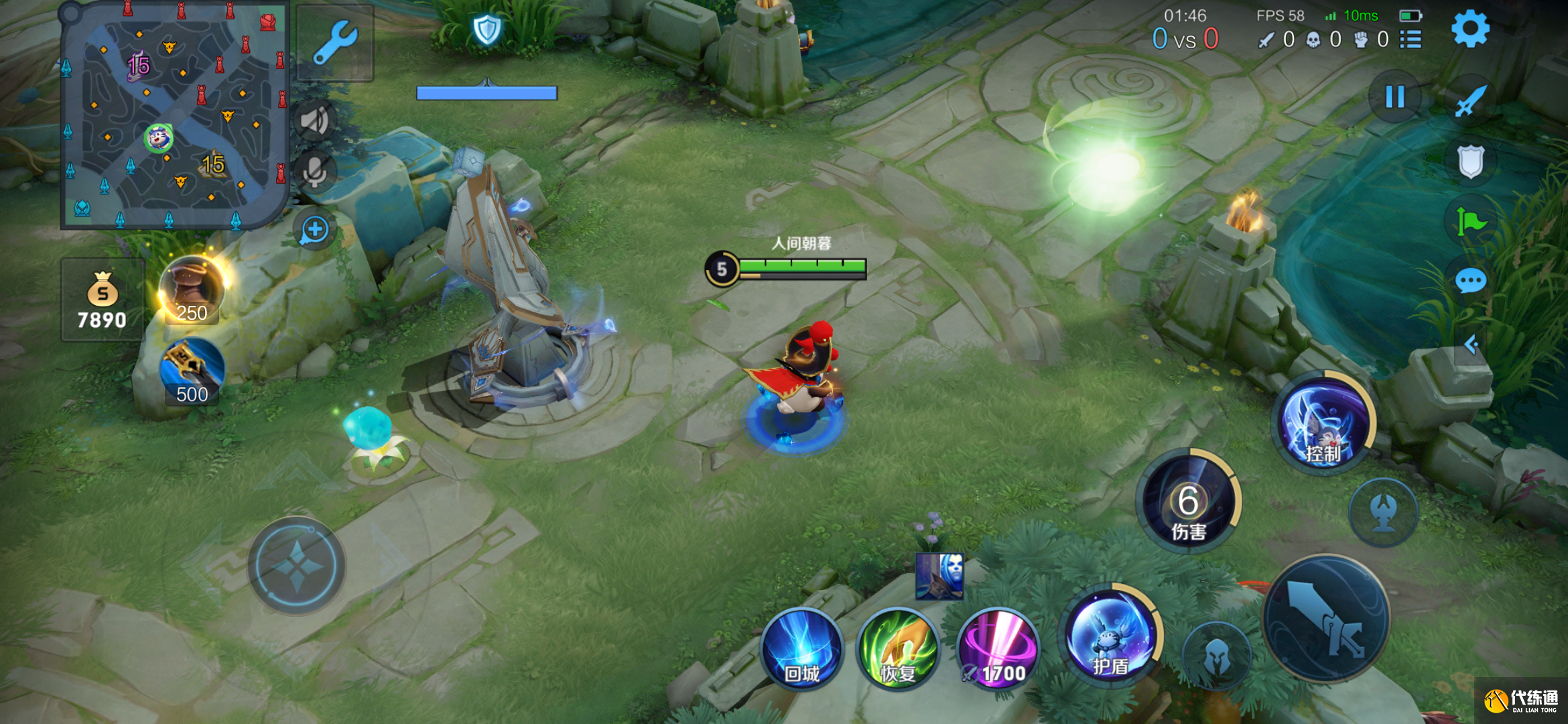1568x724 pixels.
Task: Use the 恢复 heal ability
Action: pyautogui.click(x=898, y=648)
